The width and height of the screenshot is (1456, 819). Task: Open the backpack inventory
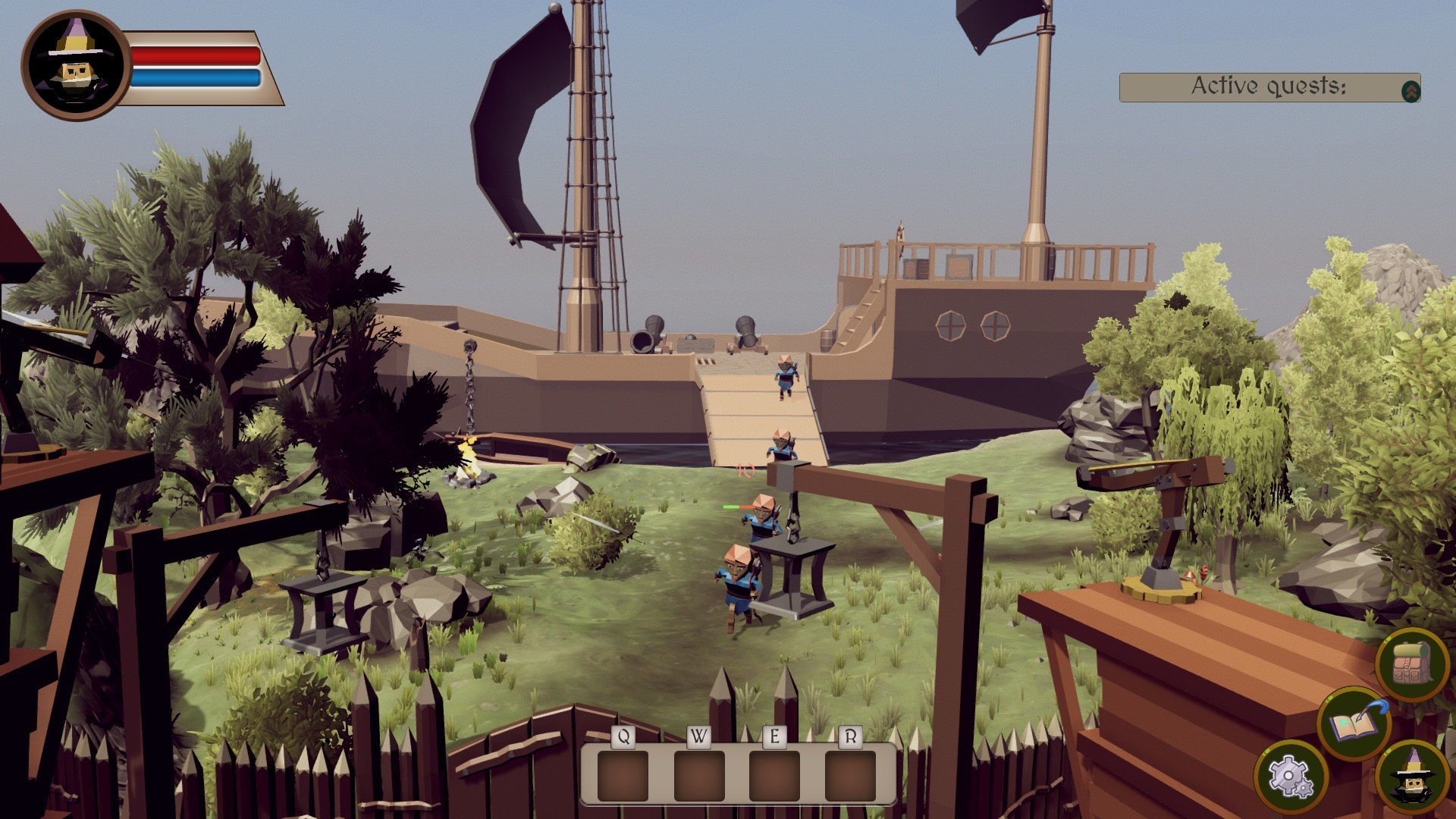click(x=1410, y=664)
